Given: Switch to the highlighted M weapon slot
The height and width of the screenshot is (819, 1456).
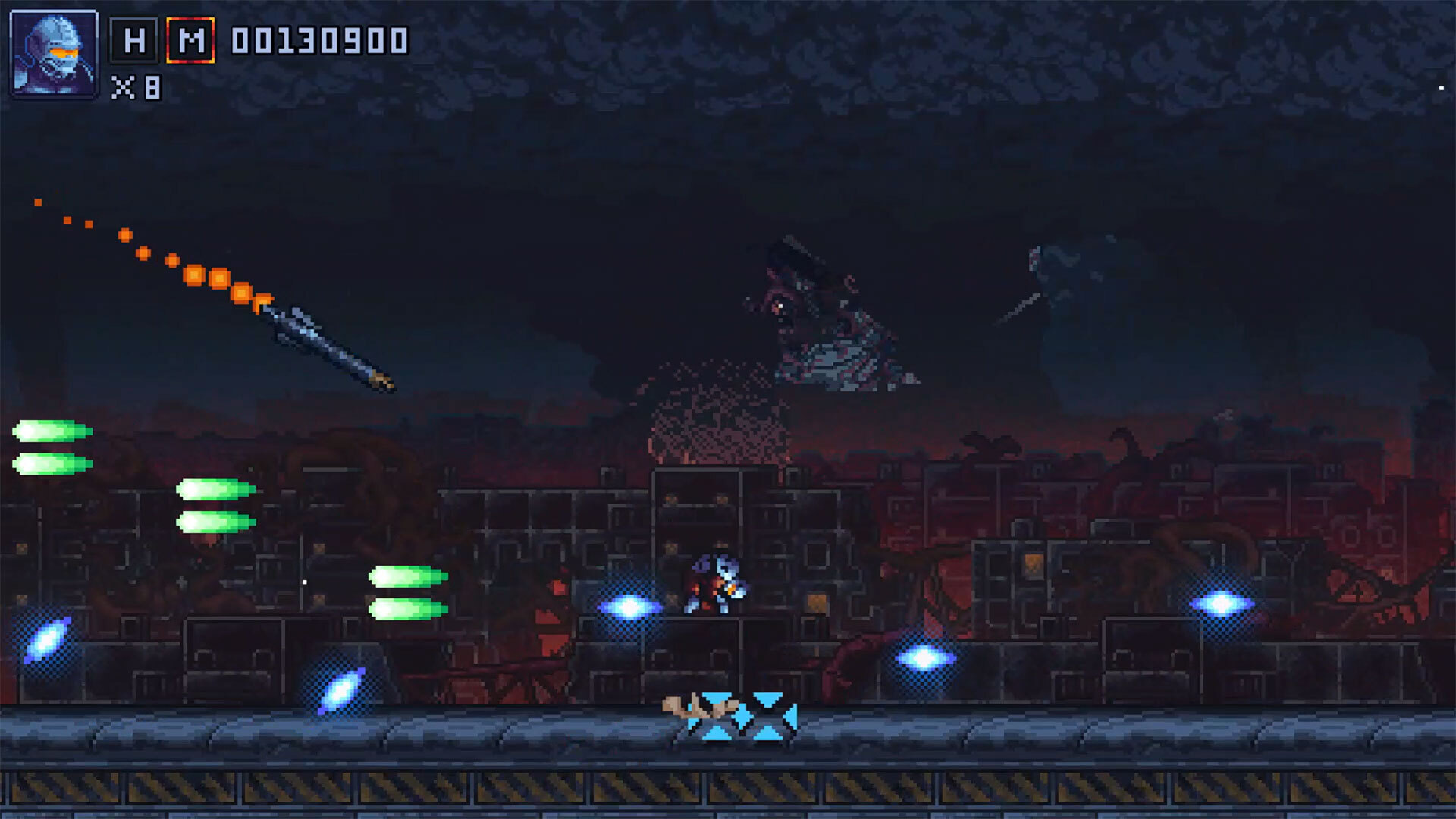Looking at the screenshot, I should coord(190,40).
